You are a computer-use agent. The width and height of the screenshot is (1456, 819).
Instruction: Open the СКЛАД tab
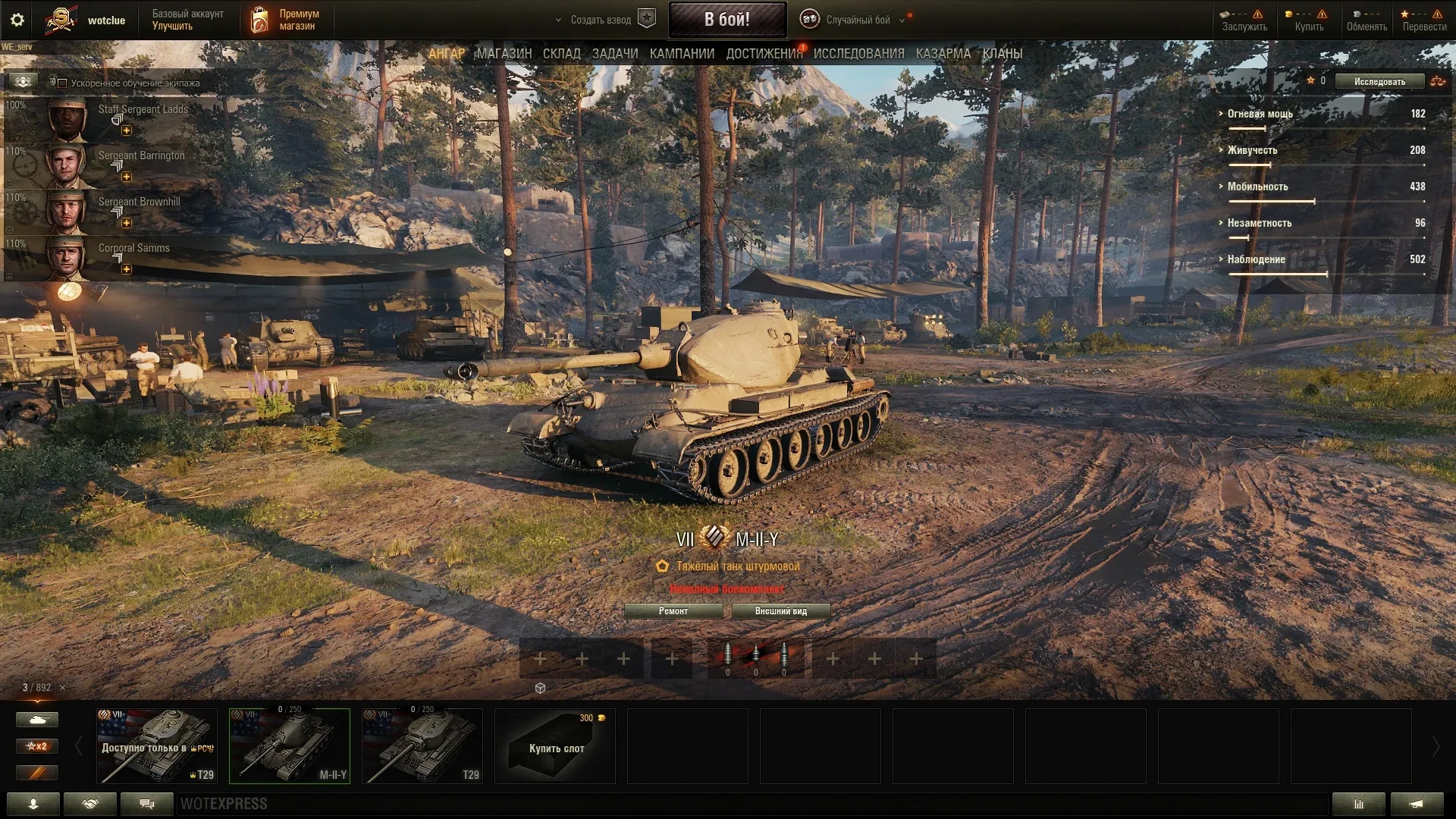pyautogui.click(x=561, y=54)
